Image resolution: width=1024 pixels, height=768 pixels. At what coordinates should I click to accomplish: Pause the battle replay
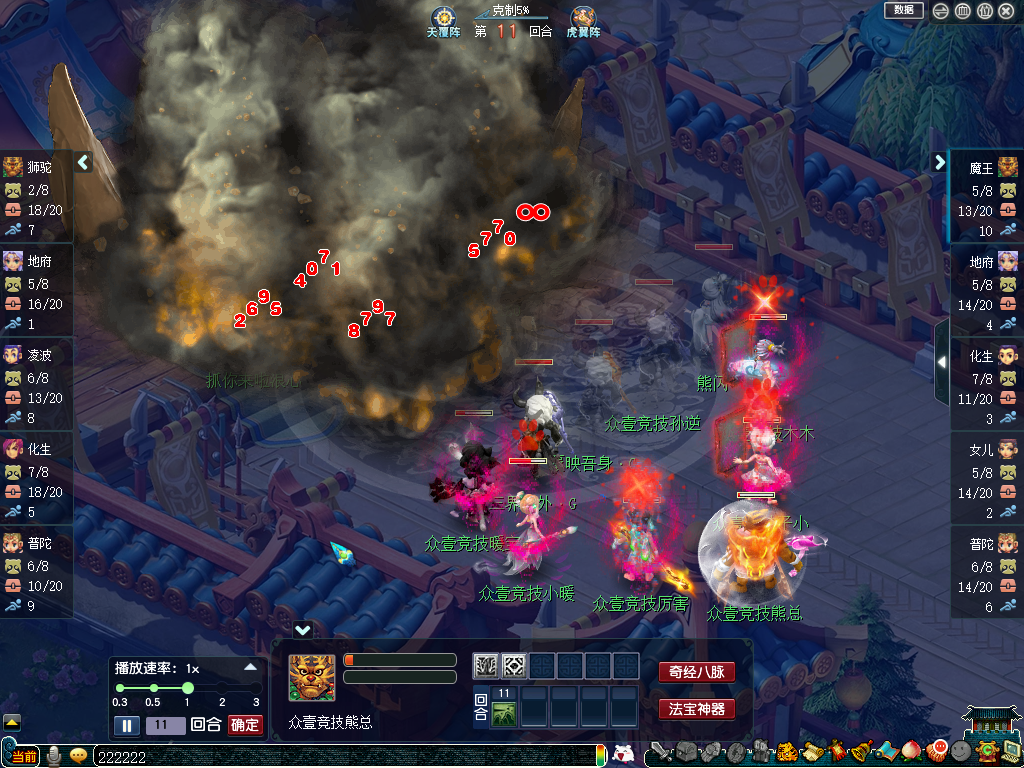coord(127,725)
